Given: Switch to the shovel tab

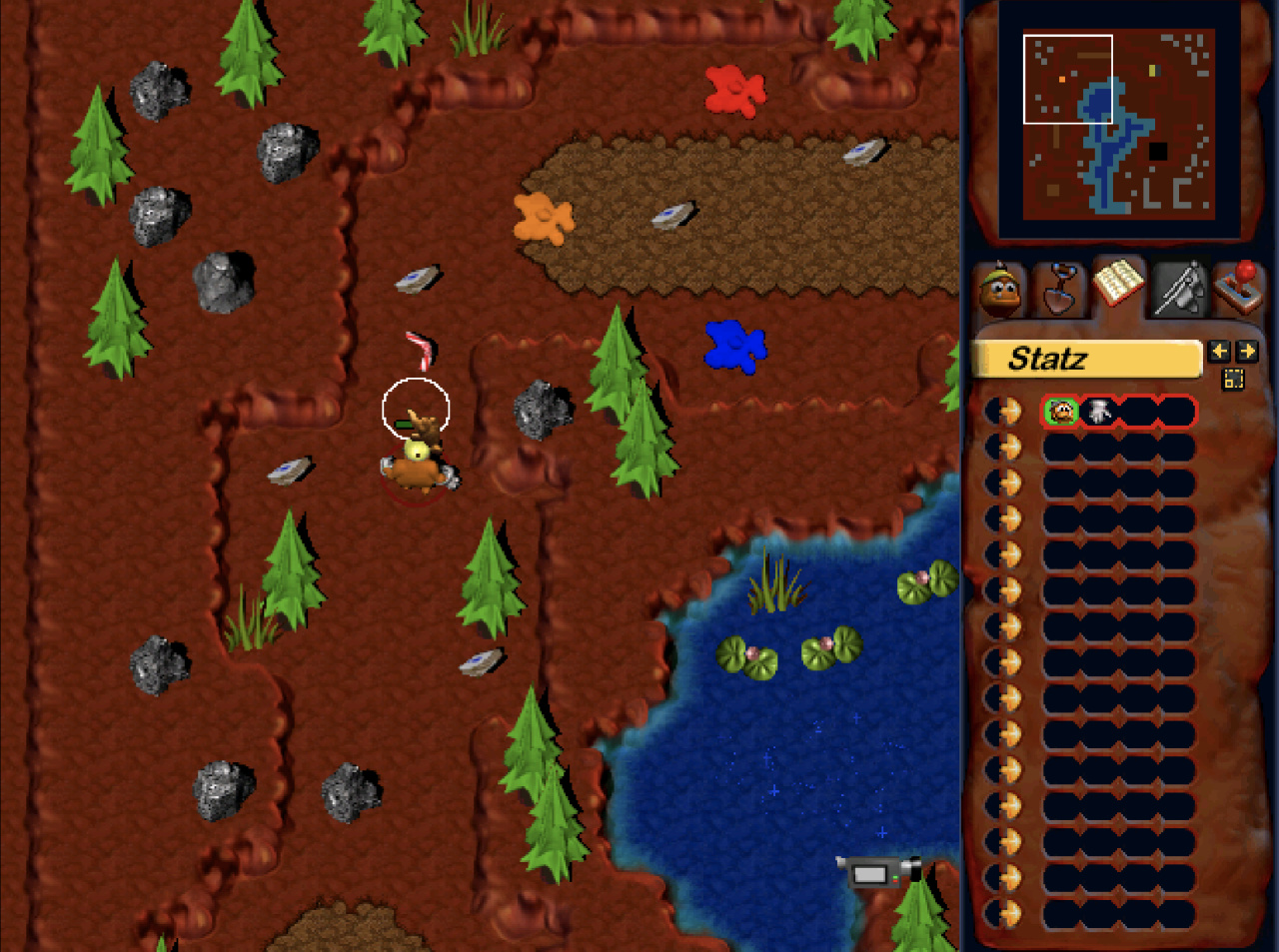Looking at the screenshot, I should [1059, 288].
